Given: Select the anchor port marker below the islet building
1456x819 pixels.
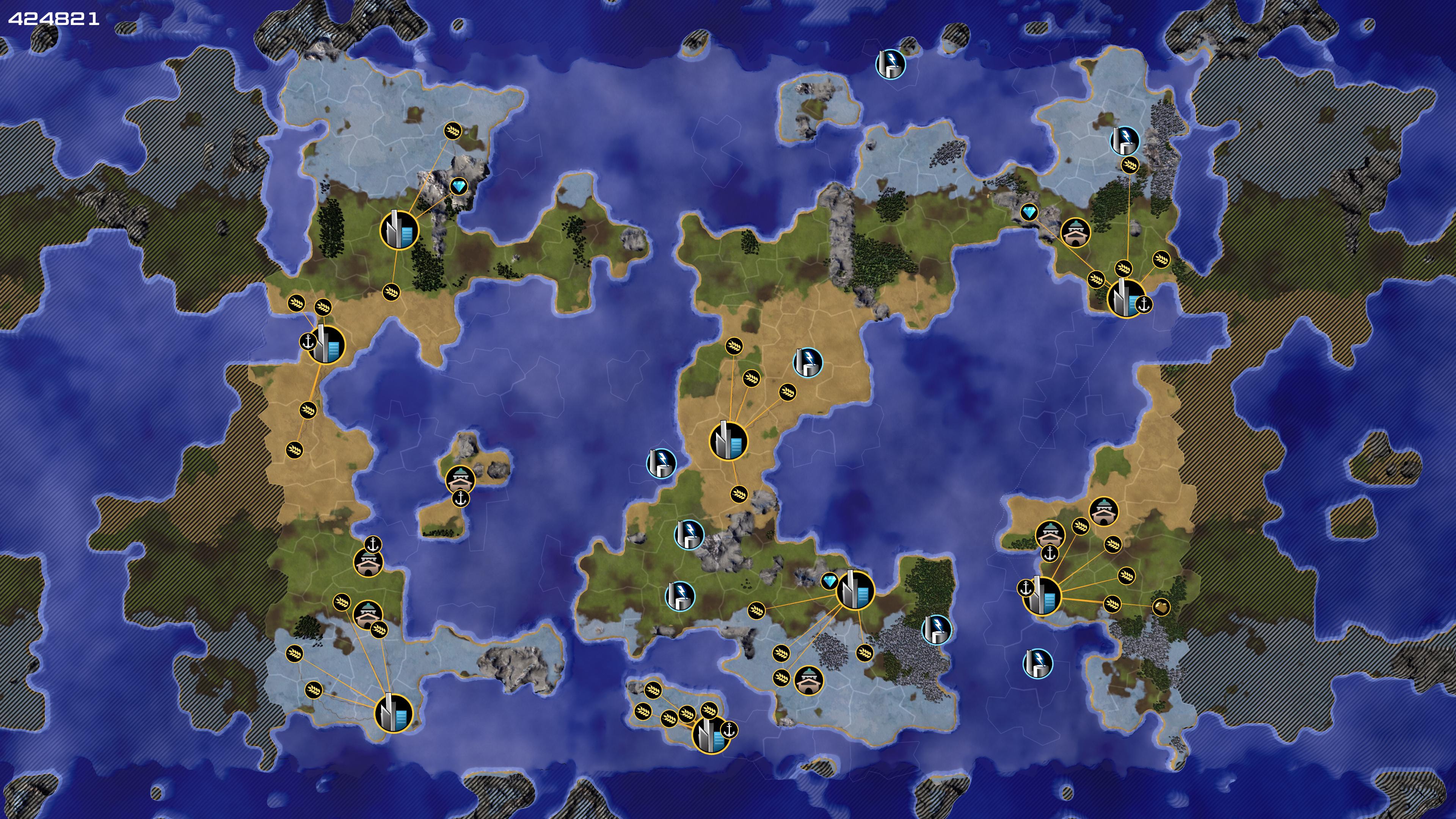Looking at the screenshot, I should tap(461, 499).
